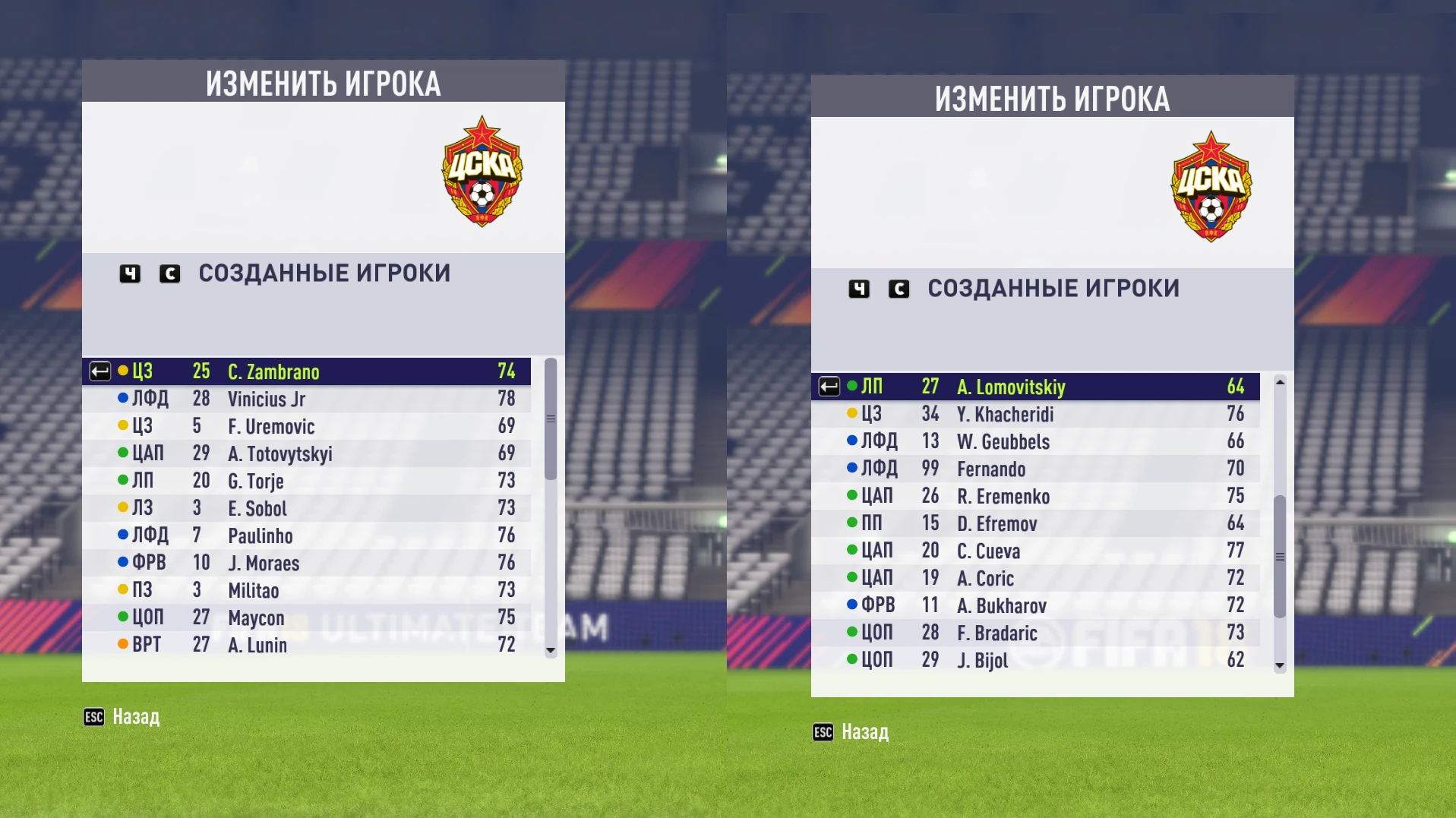The height and width of the screenshot is (818, 1456).
Task: Activate Назад in the left panel
Action: point(135,716)
